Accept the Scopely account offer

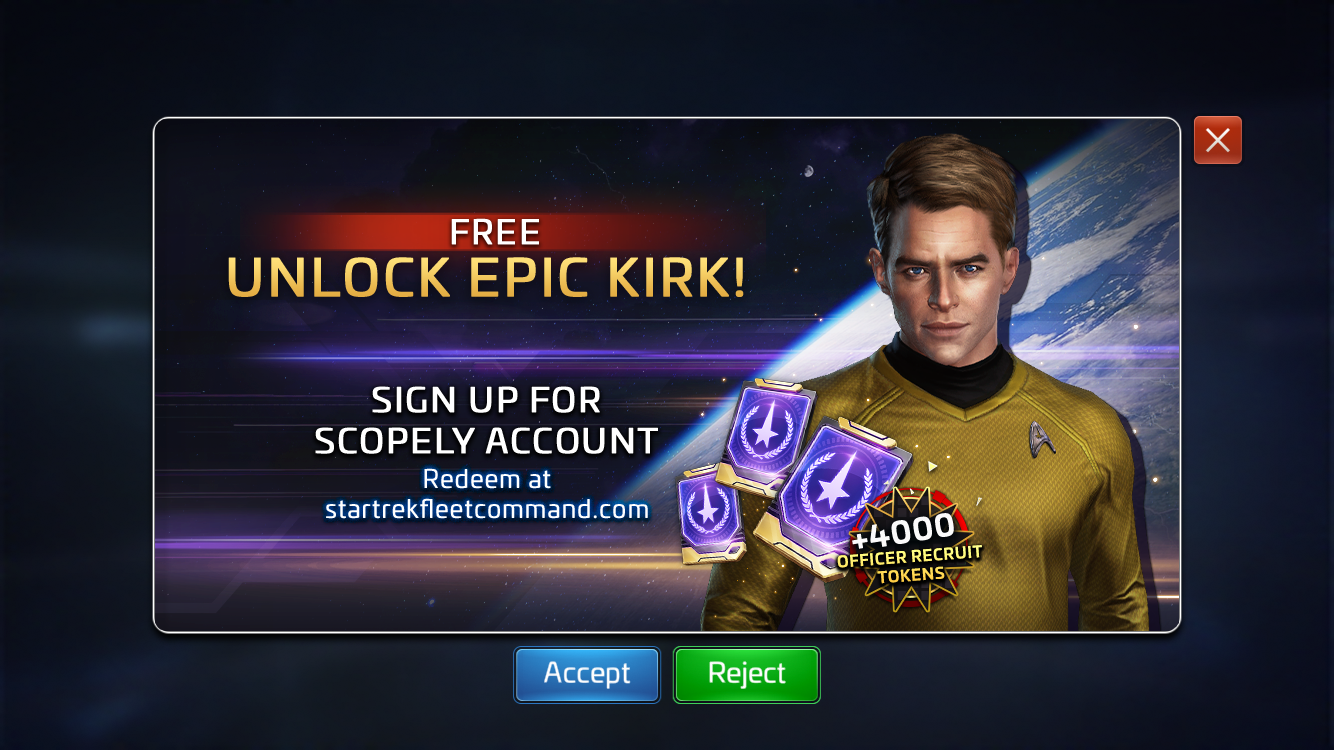click(586, 674)
